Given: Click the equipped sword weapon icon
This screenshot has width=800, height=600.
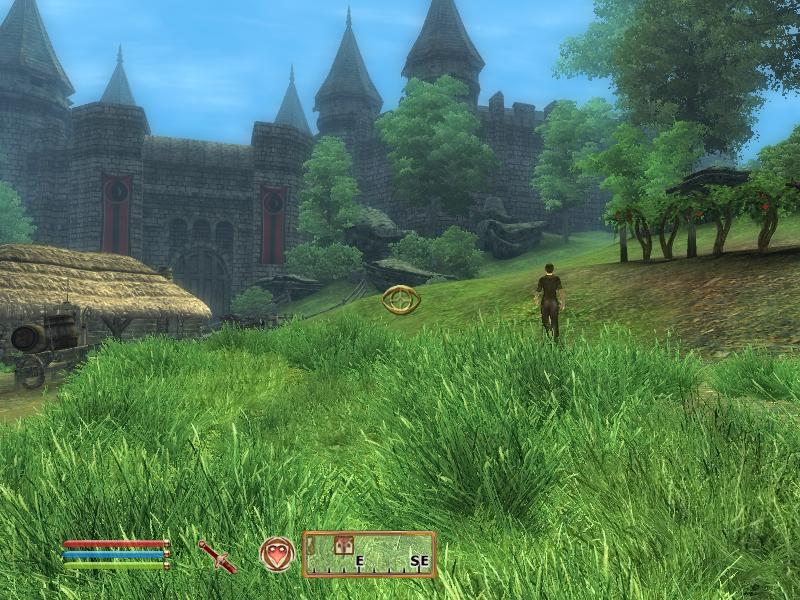Looking at the screenshot, I should 217,556.
